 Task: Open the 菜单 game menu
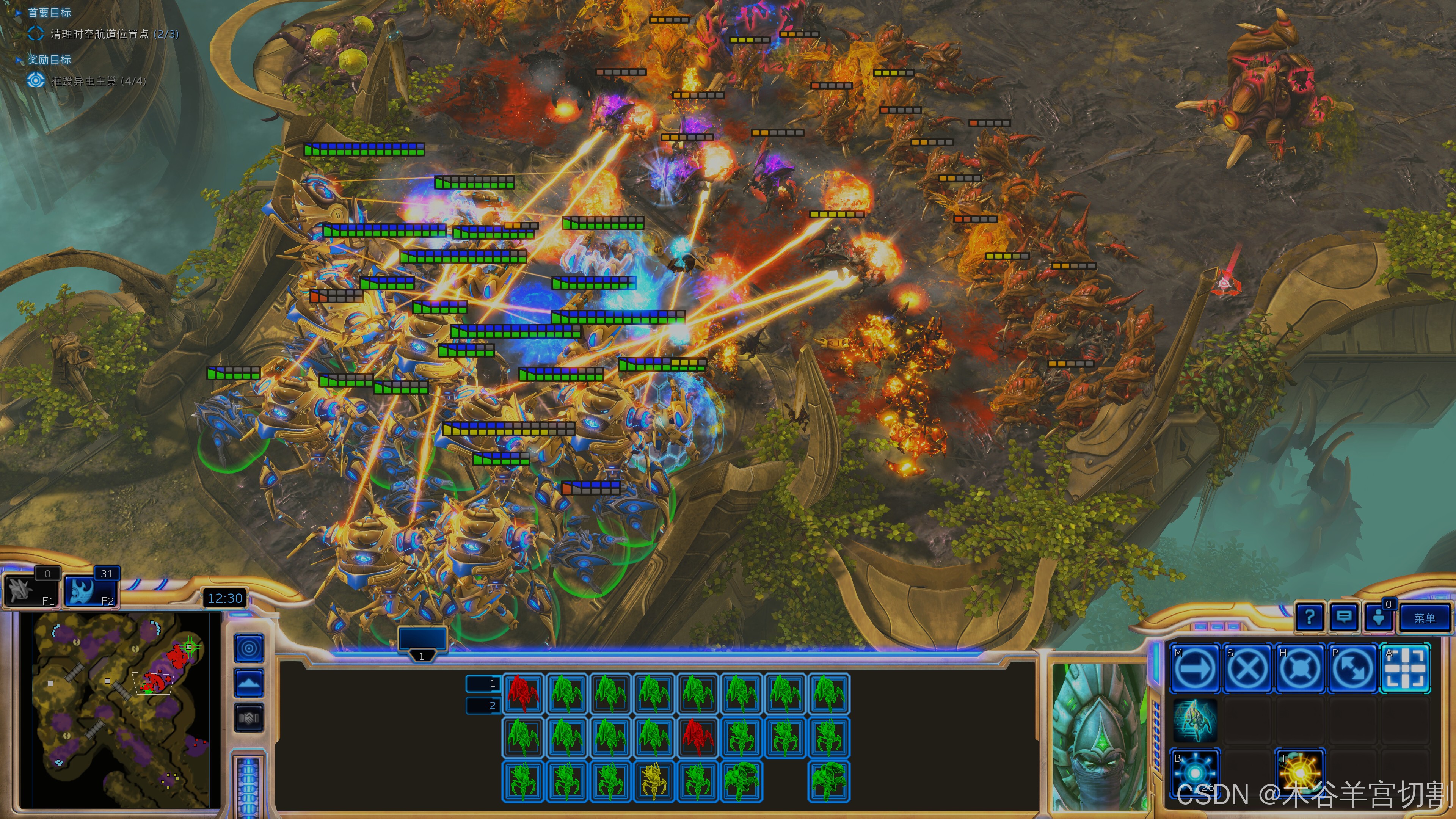1425,618
